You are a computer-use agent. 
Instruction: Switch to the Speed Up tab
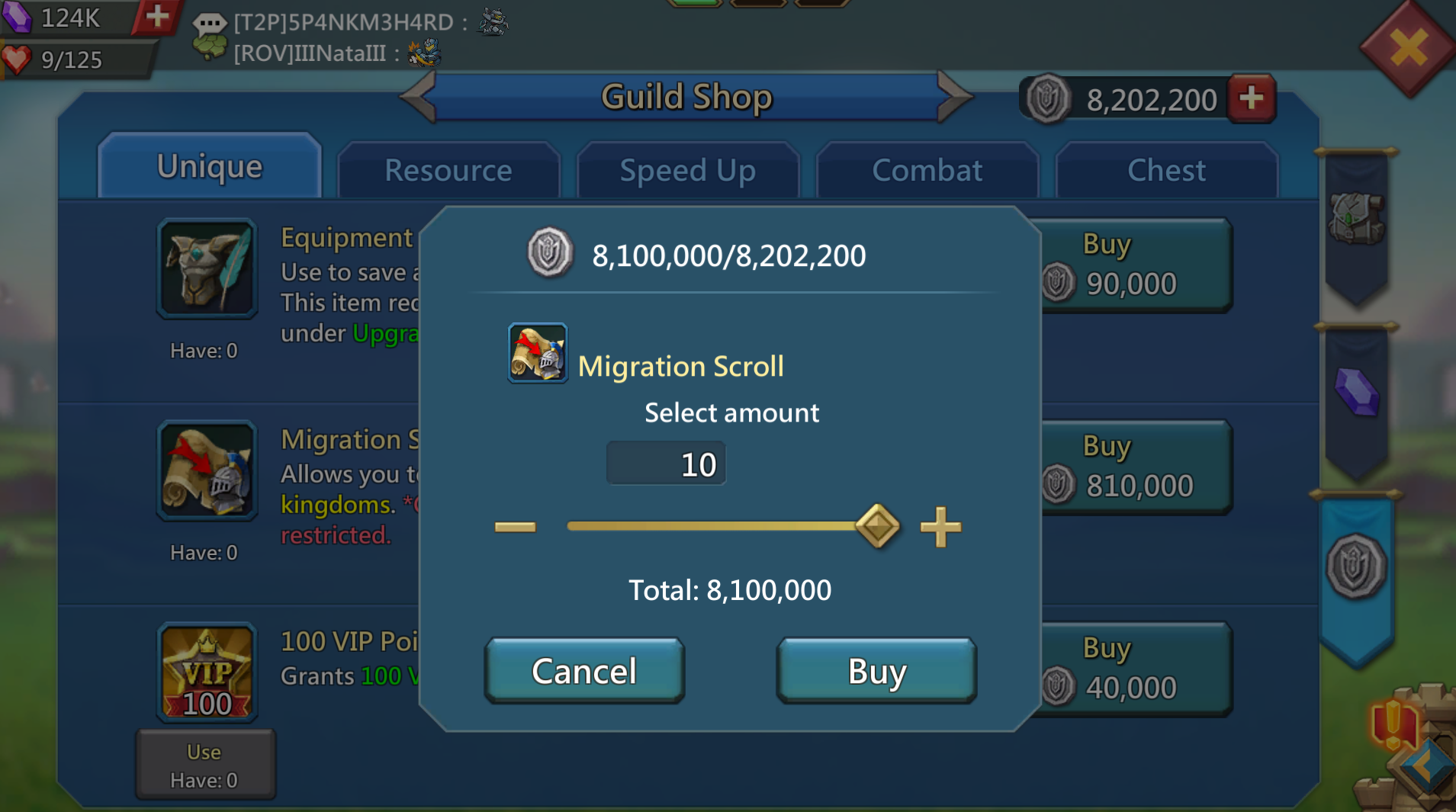tap(687, 171)
